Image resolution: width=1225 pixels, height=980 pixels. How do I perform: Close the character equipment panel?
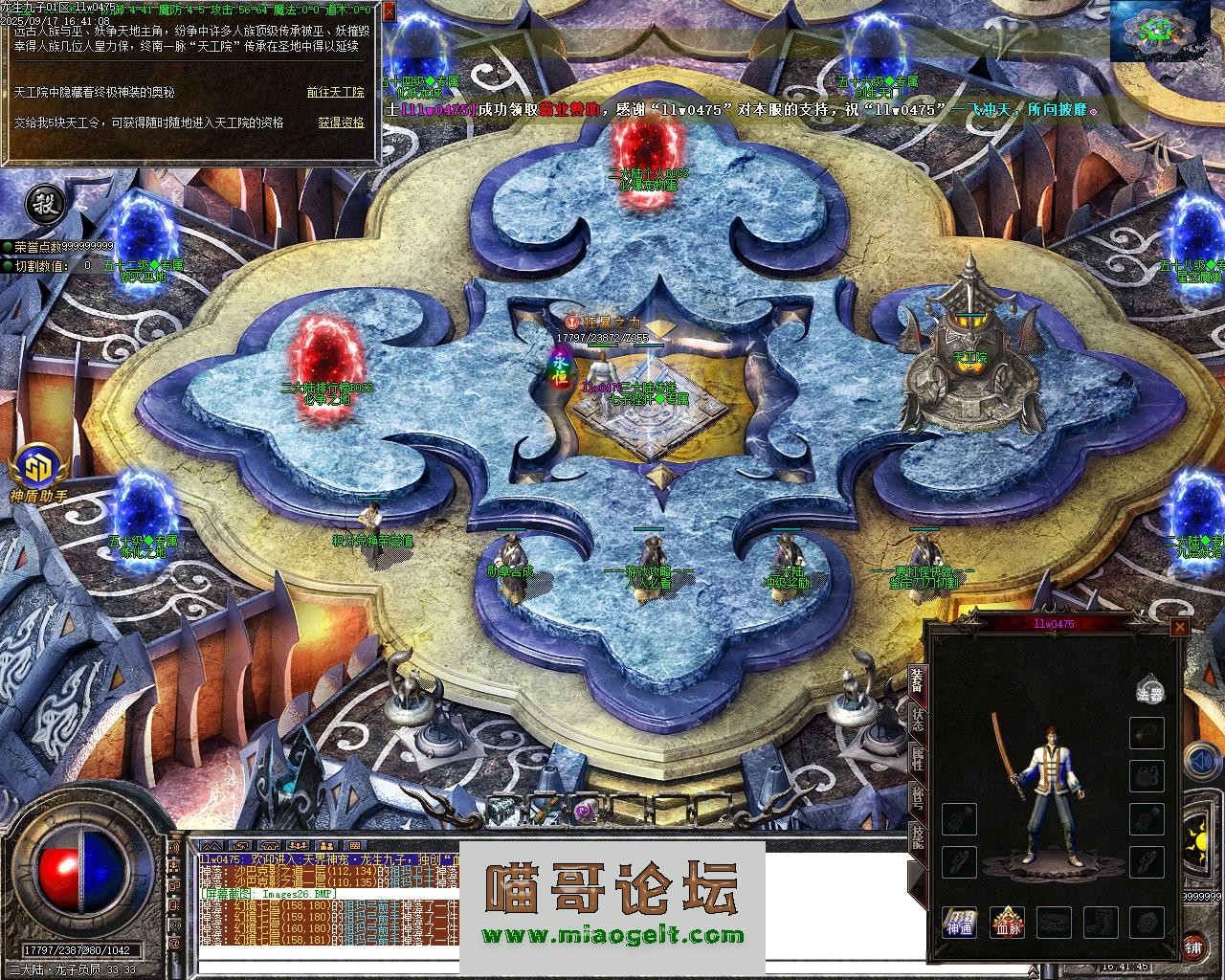coord(1180,627)
